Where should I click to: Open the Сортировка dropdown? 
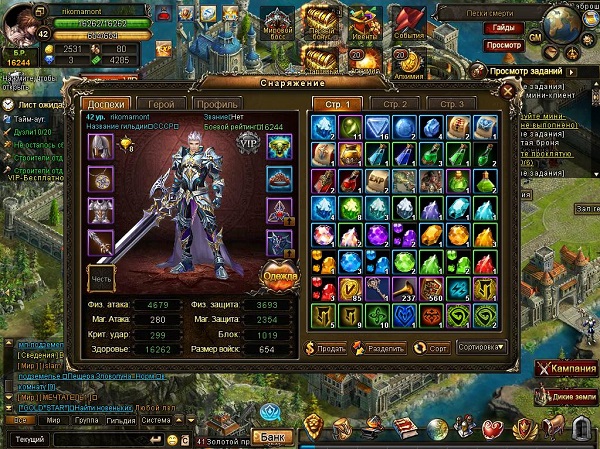tap(479, 349)
